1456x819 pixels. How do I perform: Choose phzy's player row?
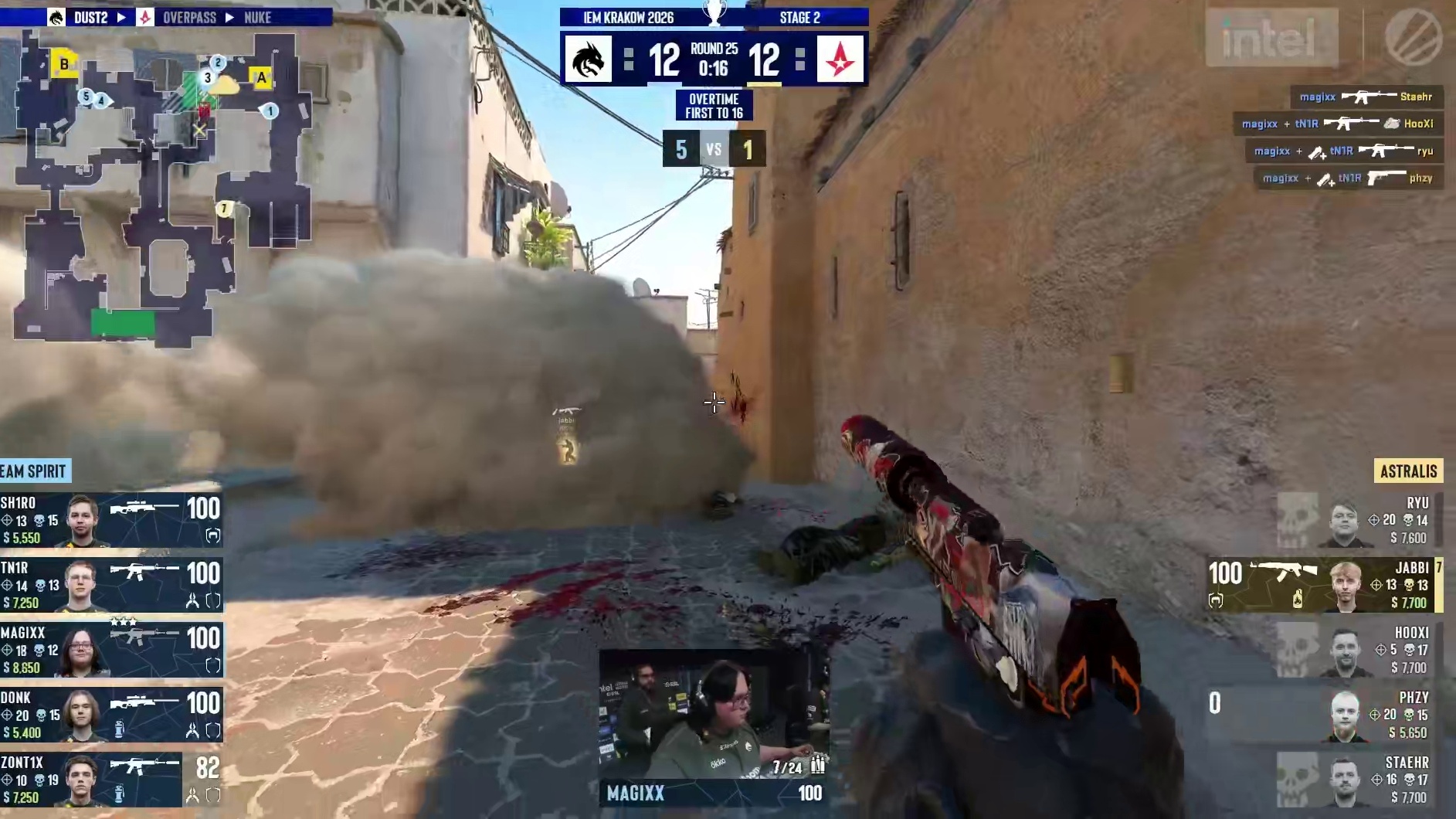click(x=1324, y=715)
